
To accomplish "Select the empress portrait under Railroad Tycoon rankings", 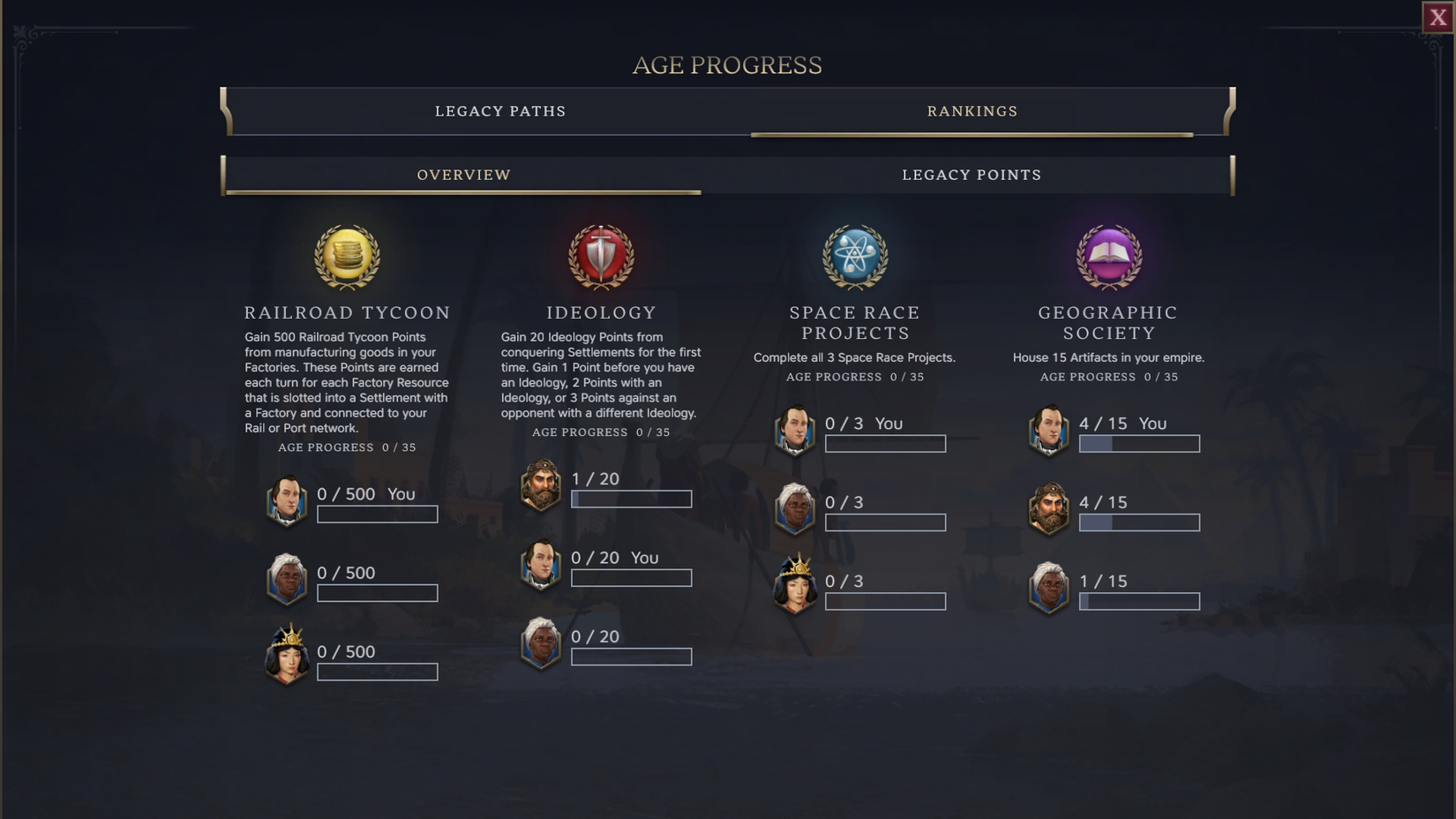I will click(287, 657).
